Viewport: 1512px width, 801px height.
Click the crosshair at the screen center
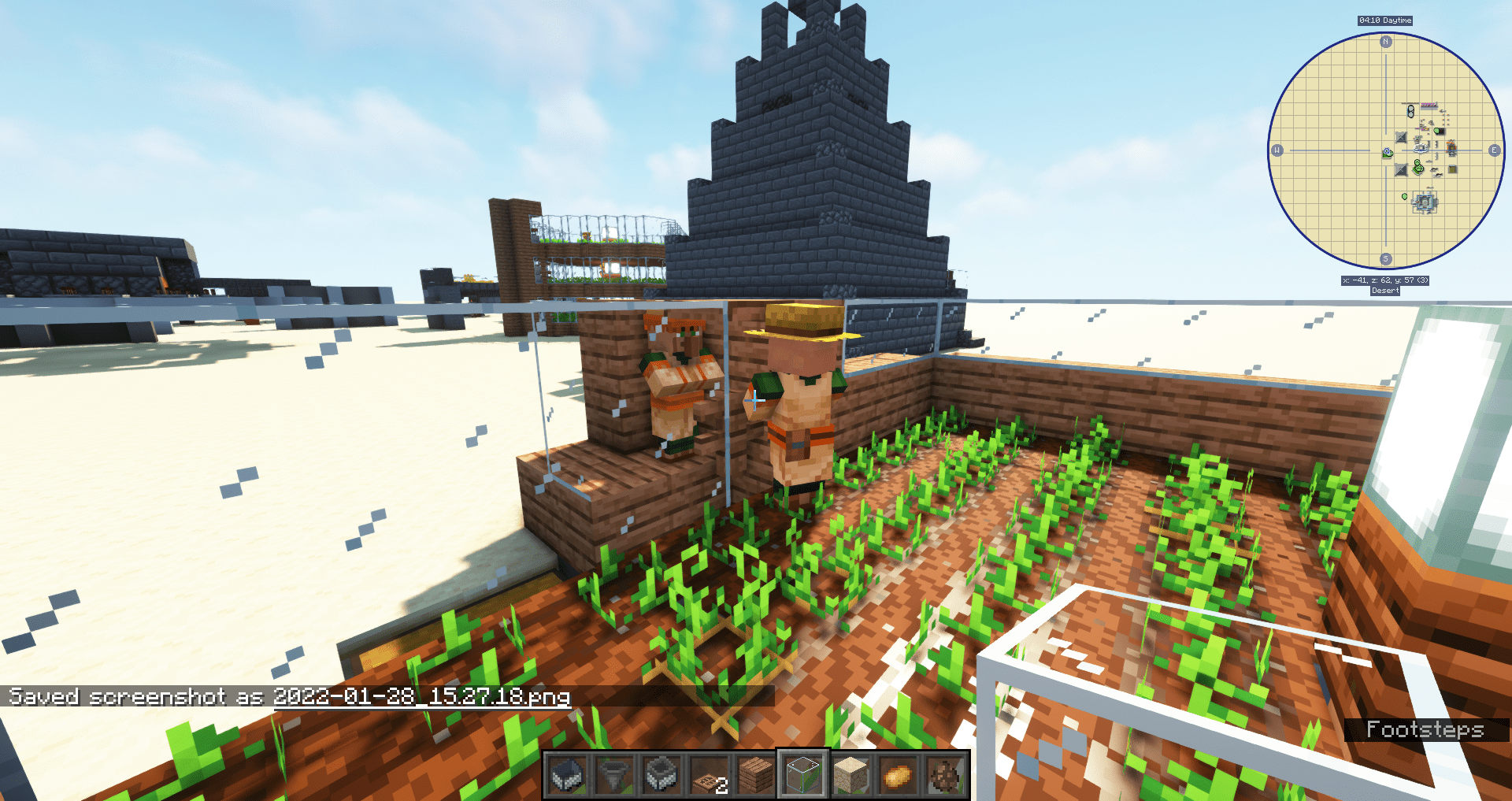coord(756,400)
